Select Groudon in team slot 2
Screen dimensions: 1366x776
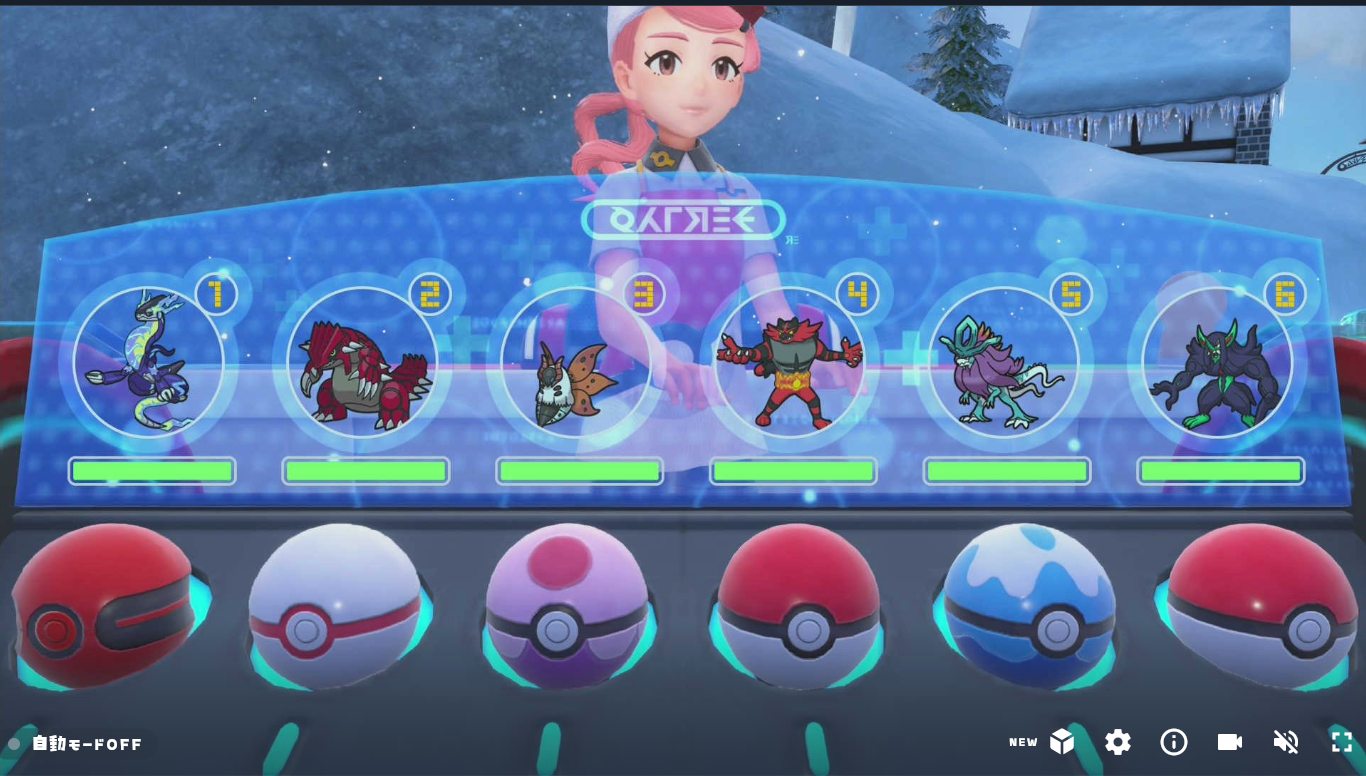[363, 361]
